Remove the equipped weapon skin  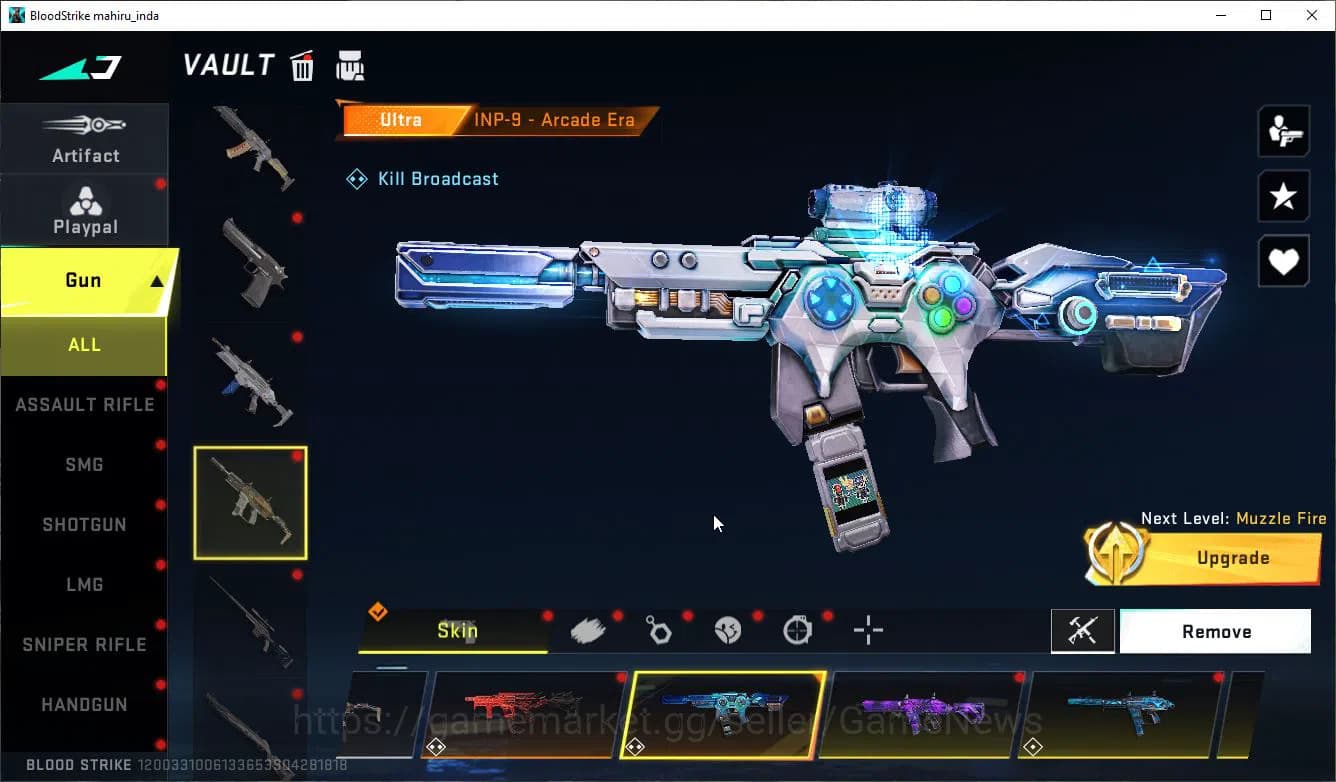1215,632
